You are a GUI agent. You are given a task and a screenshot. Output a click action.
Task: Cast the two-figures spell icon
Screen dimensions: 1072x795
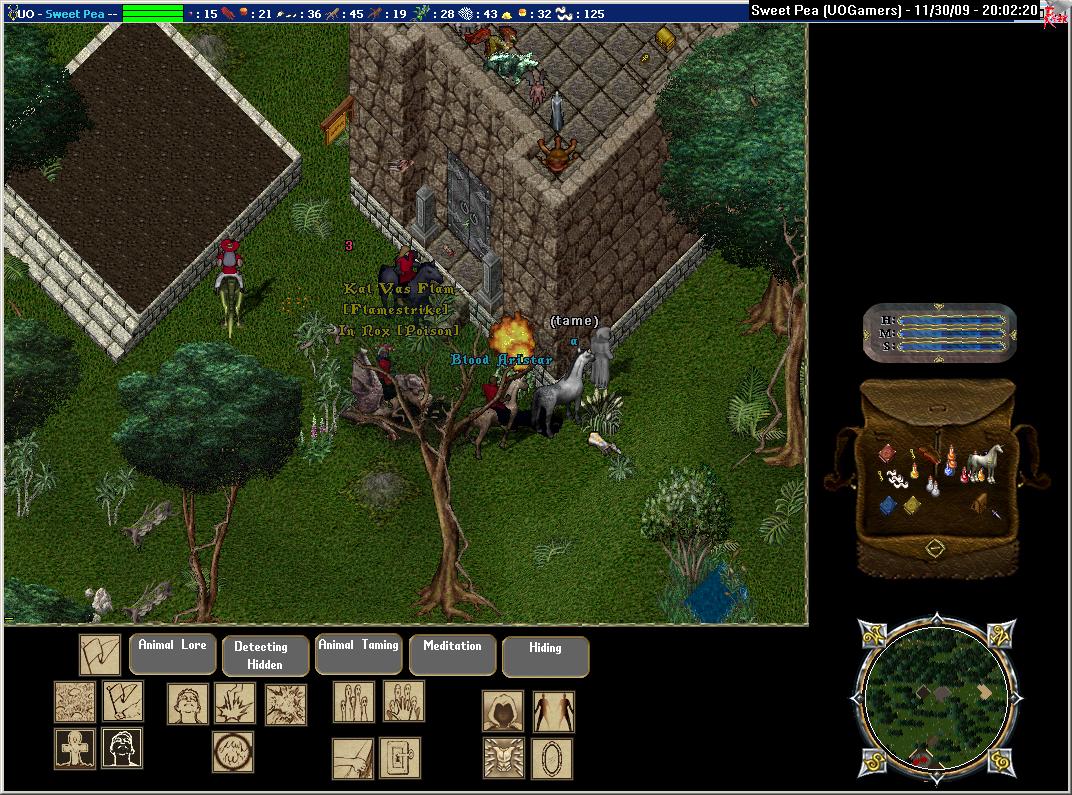[x=553, y=711]
